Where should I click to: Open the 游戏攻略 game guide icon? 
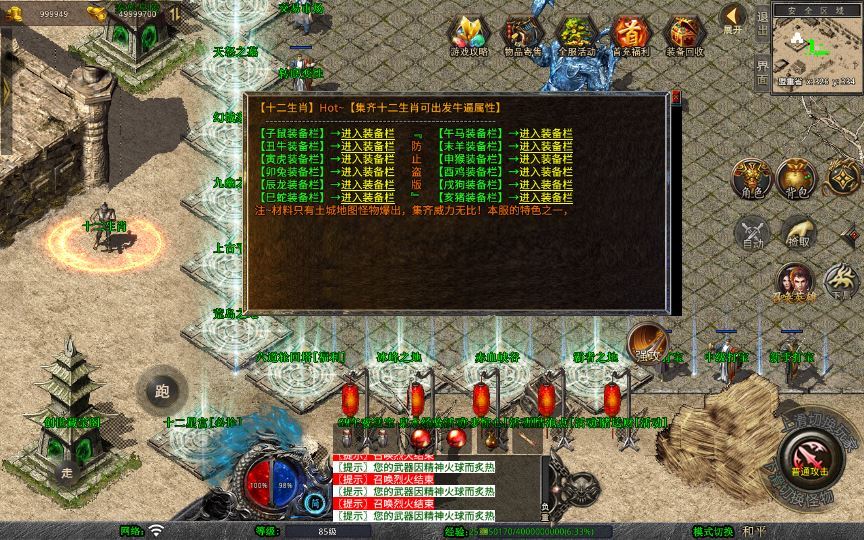click(x=468, y=36)
